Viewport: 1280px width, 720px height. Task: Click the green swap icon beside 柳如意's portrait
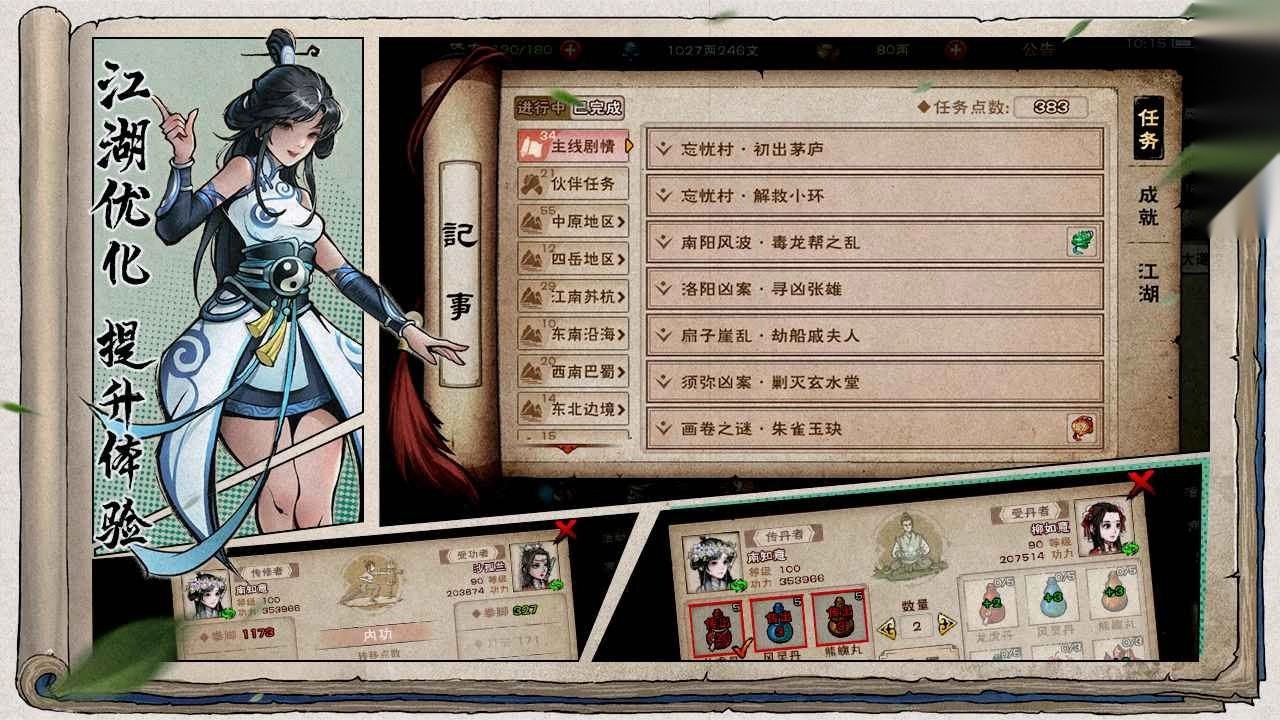coord(1129,549)
